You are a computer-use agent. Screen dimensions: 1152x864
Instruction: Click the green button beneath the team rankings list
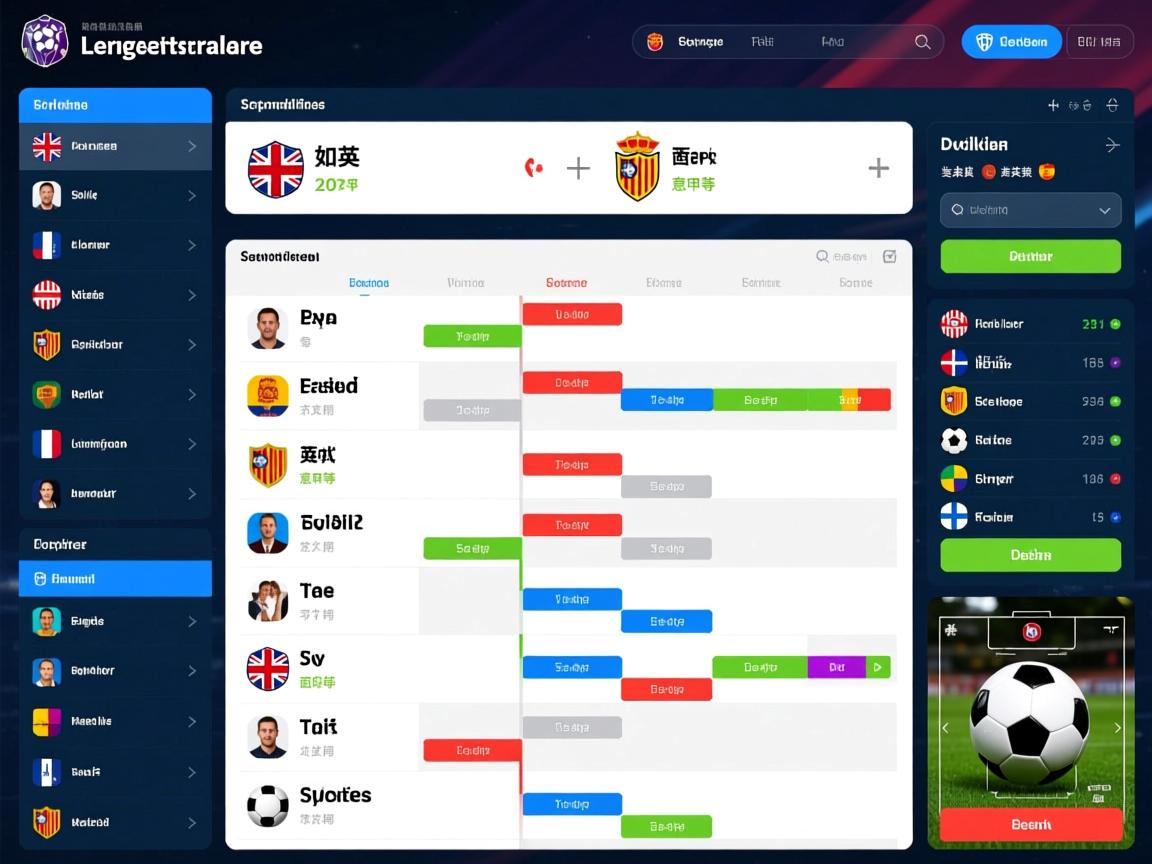(1030, 555)
